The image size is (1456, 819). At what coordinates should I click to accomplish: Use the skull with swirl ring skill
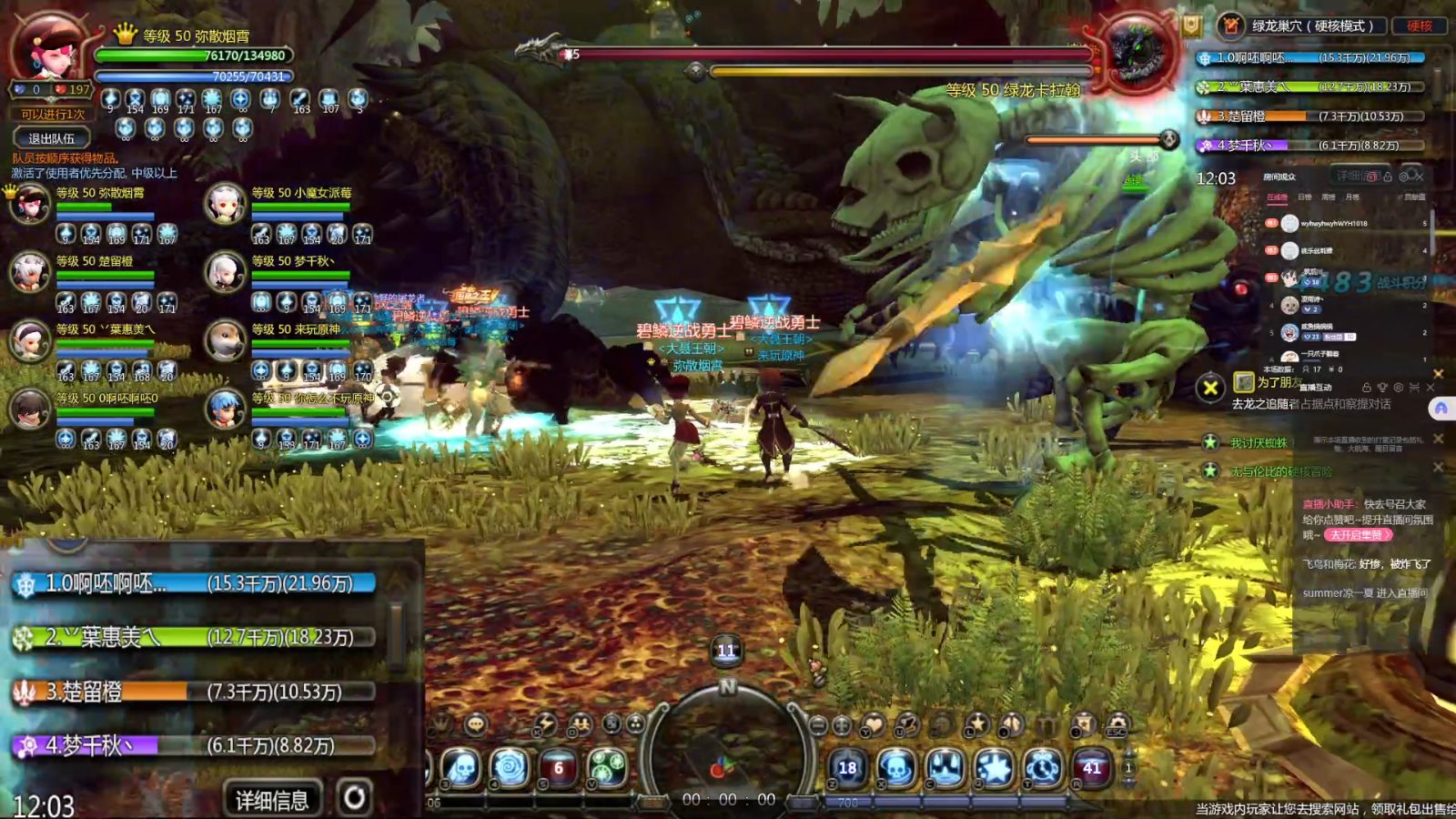pyautogui.click(x=896, y=768)
